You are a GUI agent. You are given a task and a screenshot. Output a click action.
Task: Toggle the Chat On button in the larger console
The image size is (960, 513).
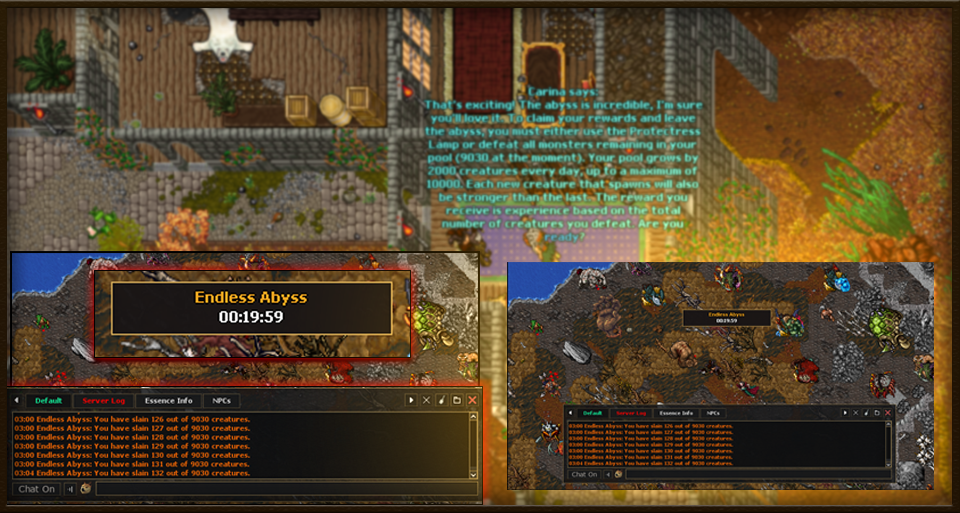[37, 489]
